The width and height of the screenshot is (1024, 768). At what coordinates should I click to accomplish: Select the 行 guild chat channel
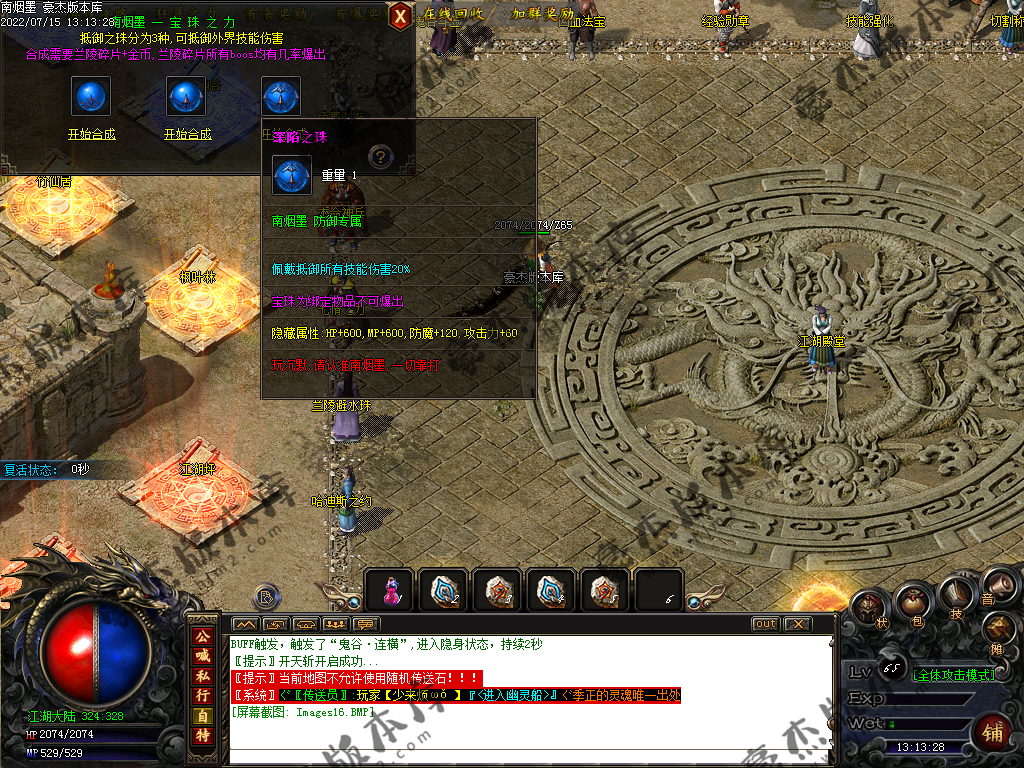pos(203,695)
